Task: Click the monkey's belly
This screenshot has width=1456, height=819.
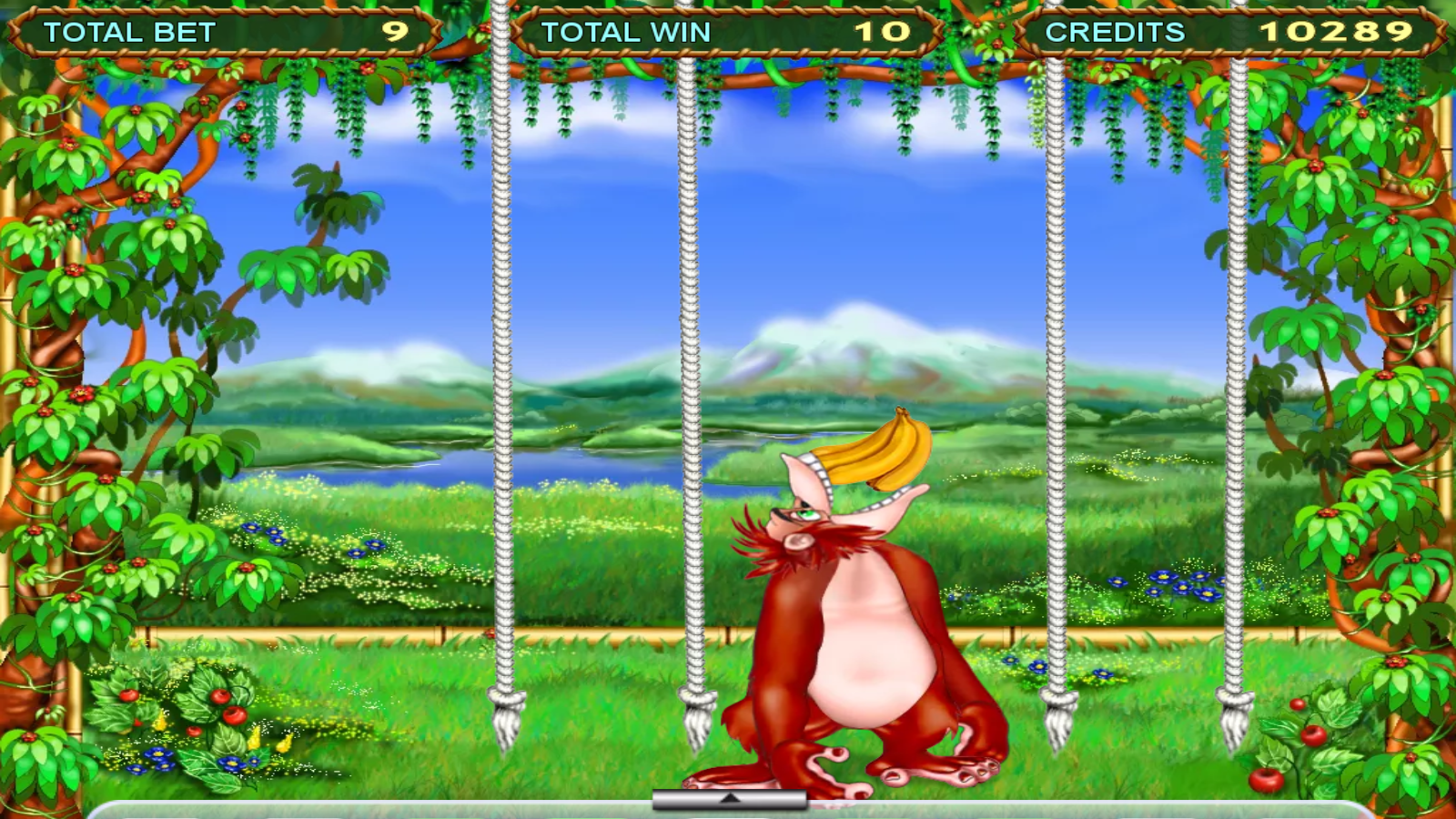Action: tap(864, 673)
